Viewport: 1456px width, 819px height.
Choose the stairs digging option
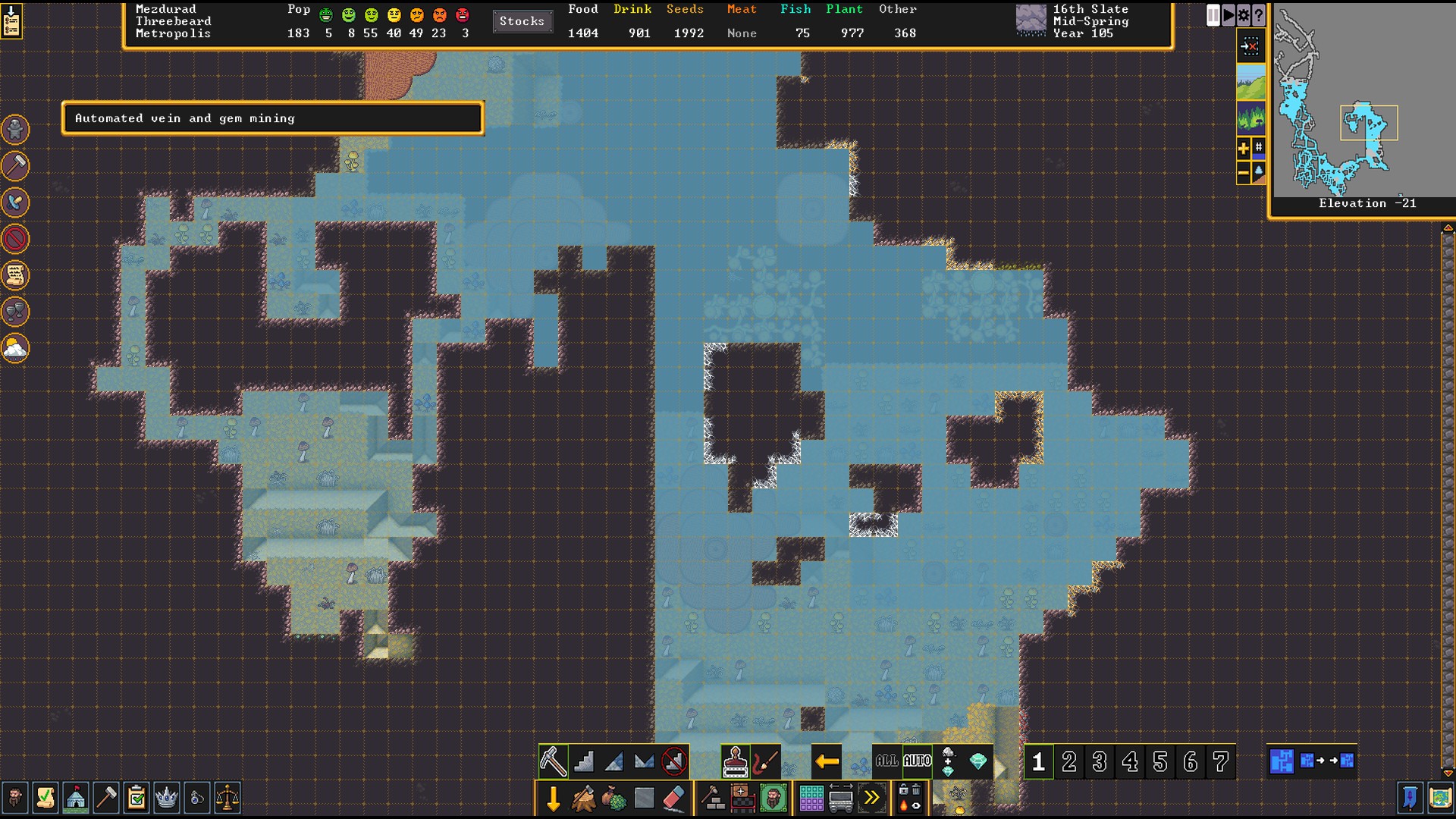pyautogui.click(x=584, y=761)
